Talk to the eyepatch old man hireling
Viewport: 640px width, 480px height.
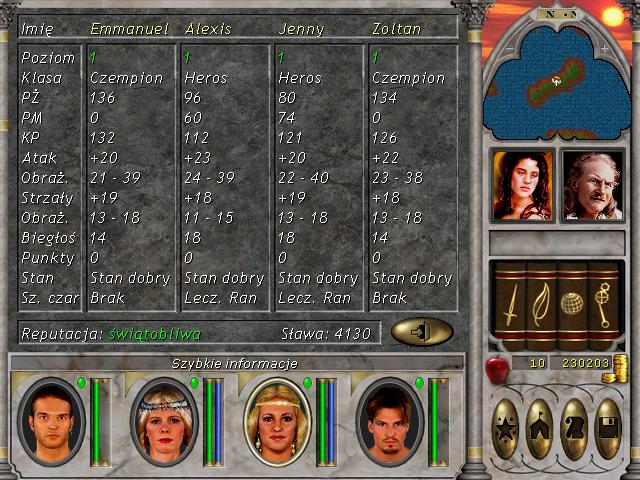[x=592, y=185]
